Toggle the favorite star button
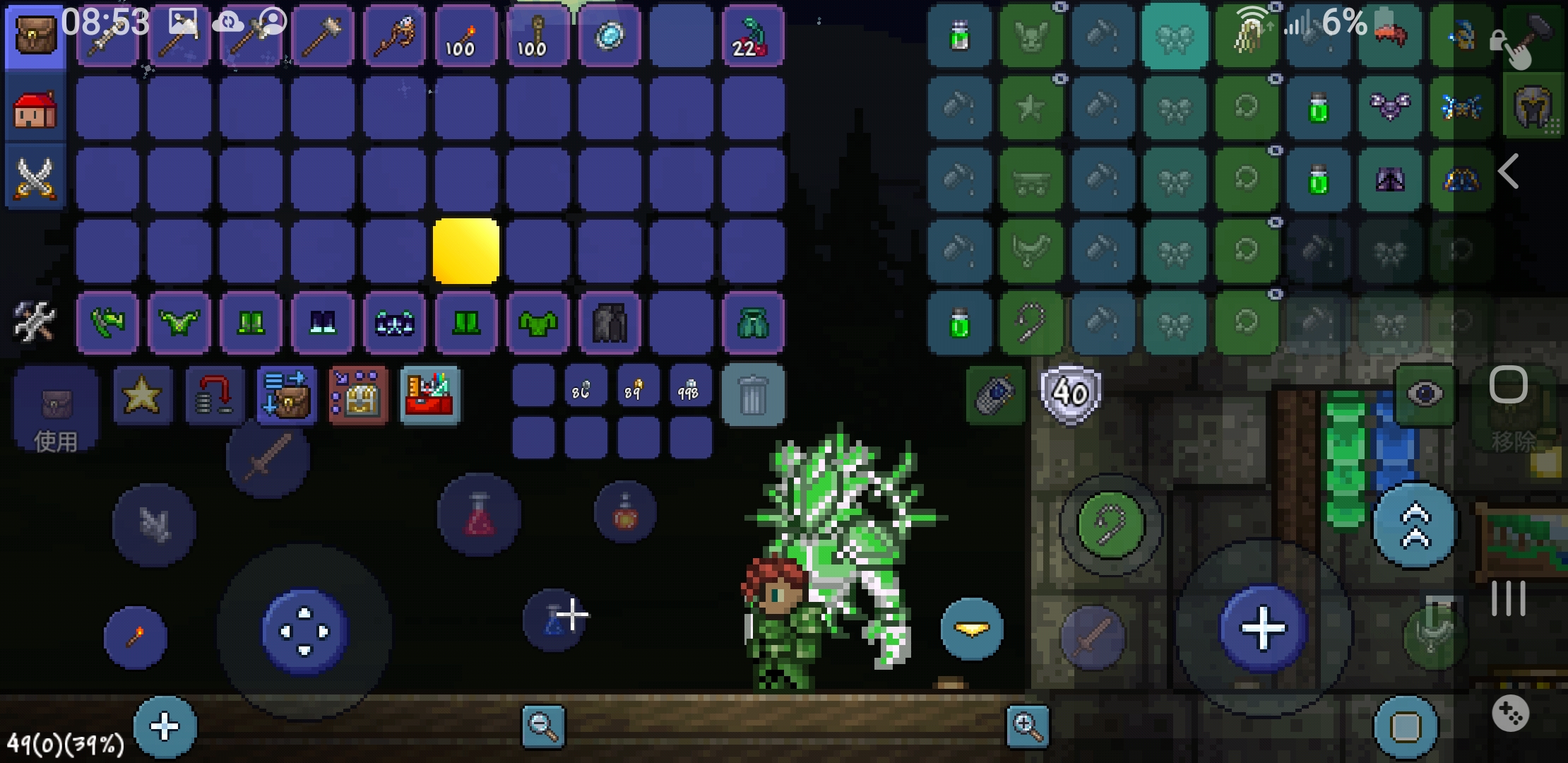Viewport: 1568px width, 763px height. (142, 395)
